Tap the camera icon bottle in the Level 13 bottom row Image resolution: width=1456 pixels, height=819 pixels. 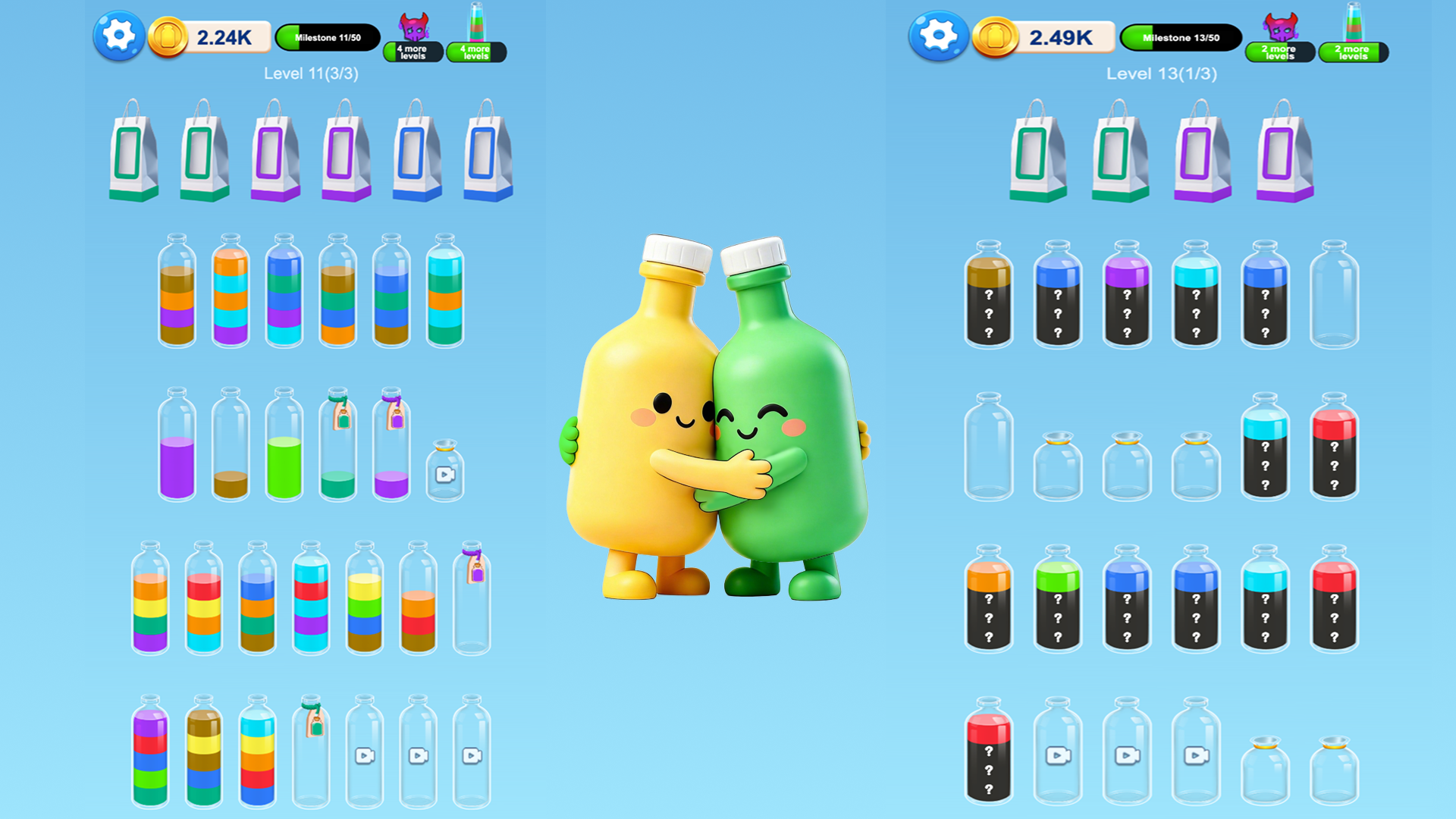[x=1059, y=755]
